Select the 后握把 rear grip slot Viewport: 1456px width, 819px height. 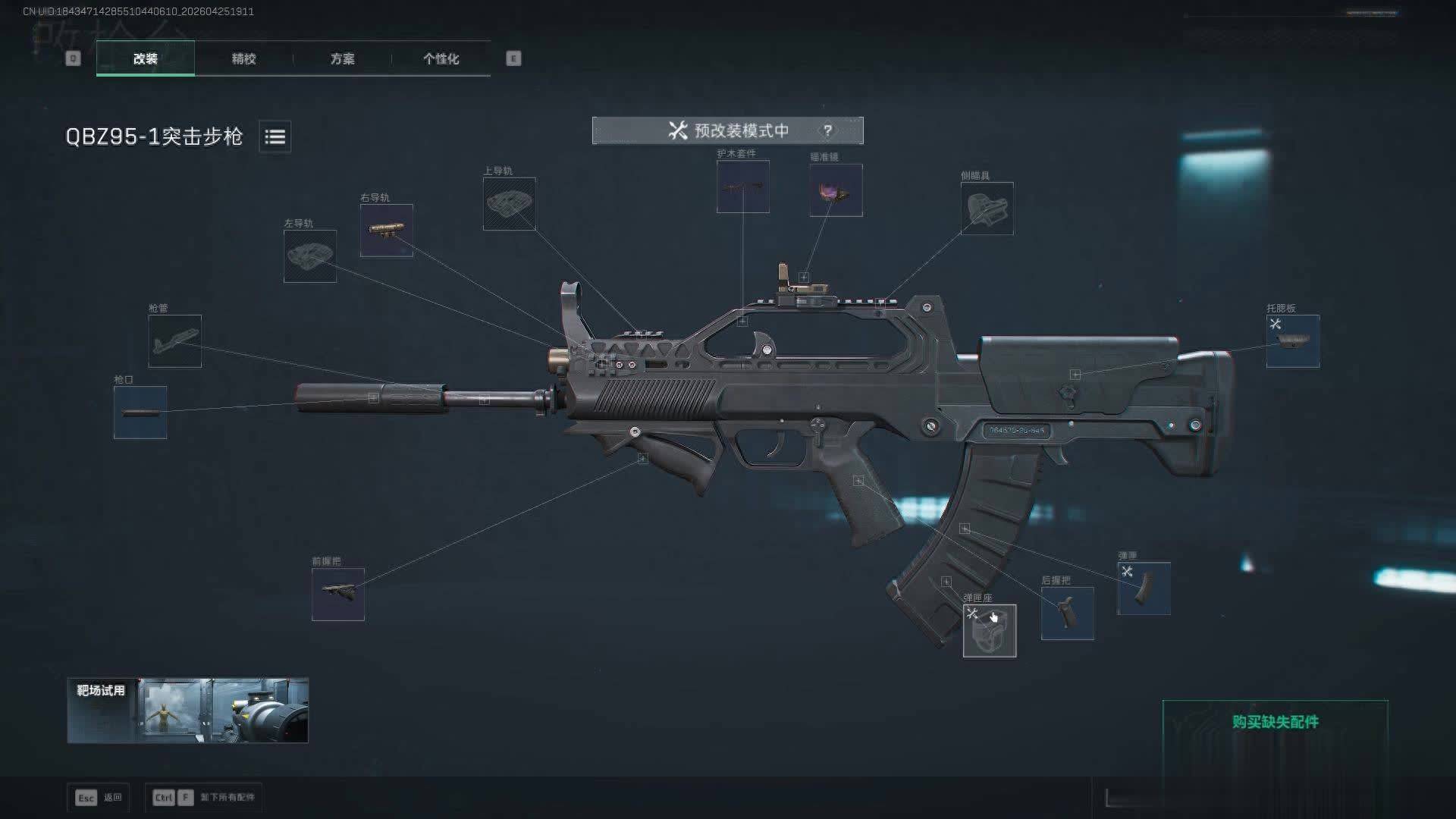tap(1067, 613)
